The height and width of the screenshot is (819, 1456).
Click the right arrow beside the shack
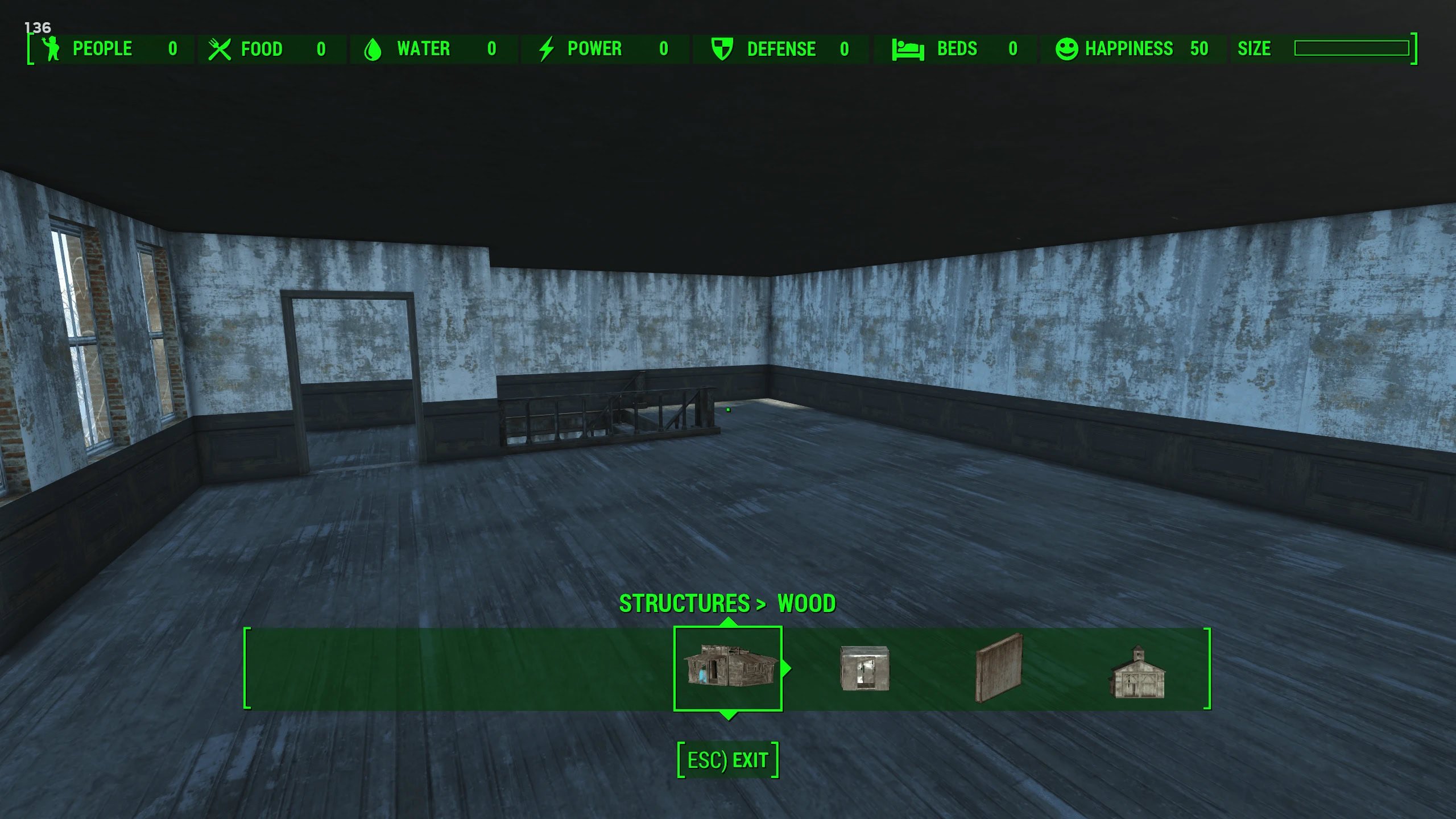tap(787, 668)
